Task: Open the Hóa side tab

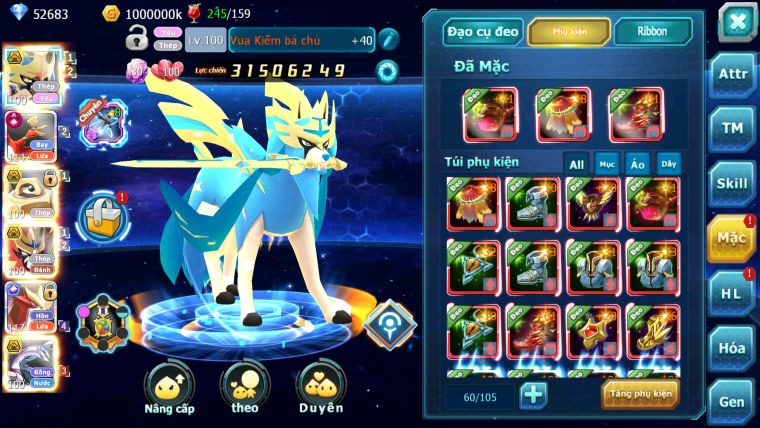Action: [x=732, y=349]
